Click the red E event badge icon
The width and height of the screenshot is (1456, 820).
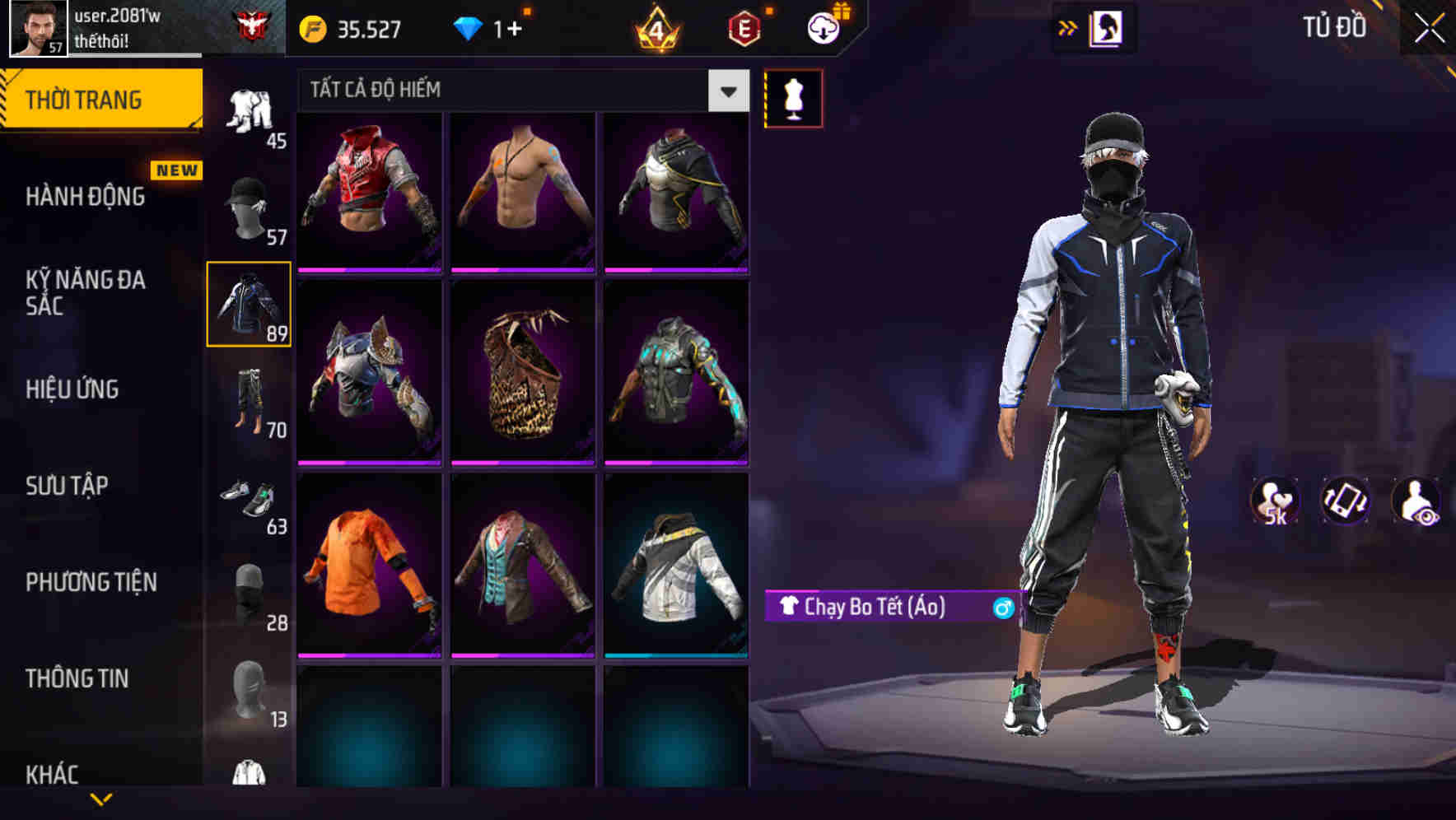coord(743,29)
